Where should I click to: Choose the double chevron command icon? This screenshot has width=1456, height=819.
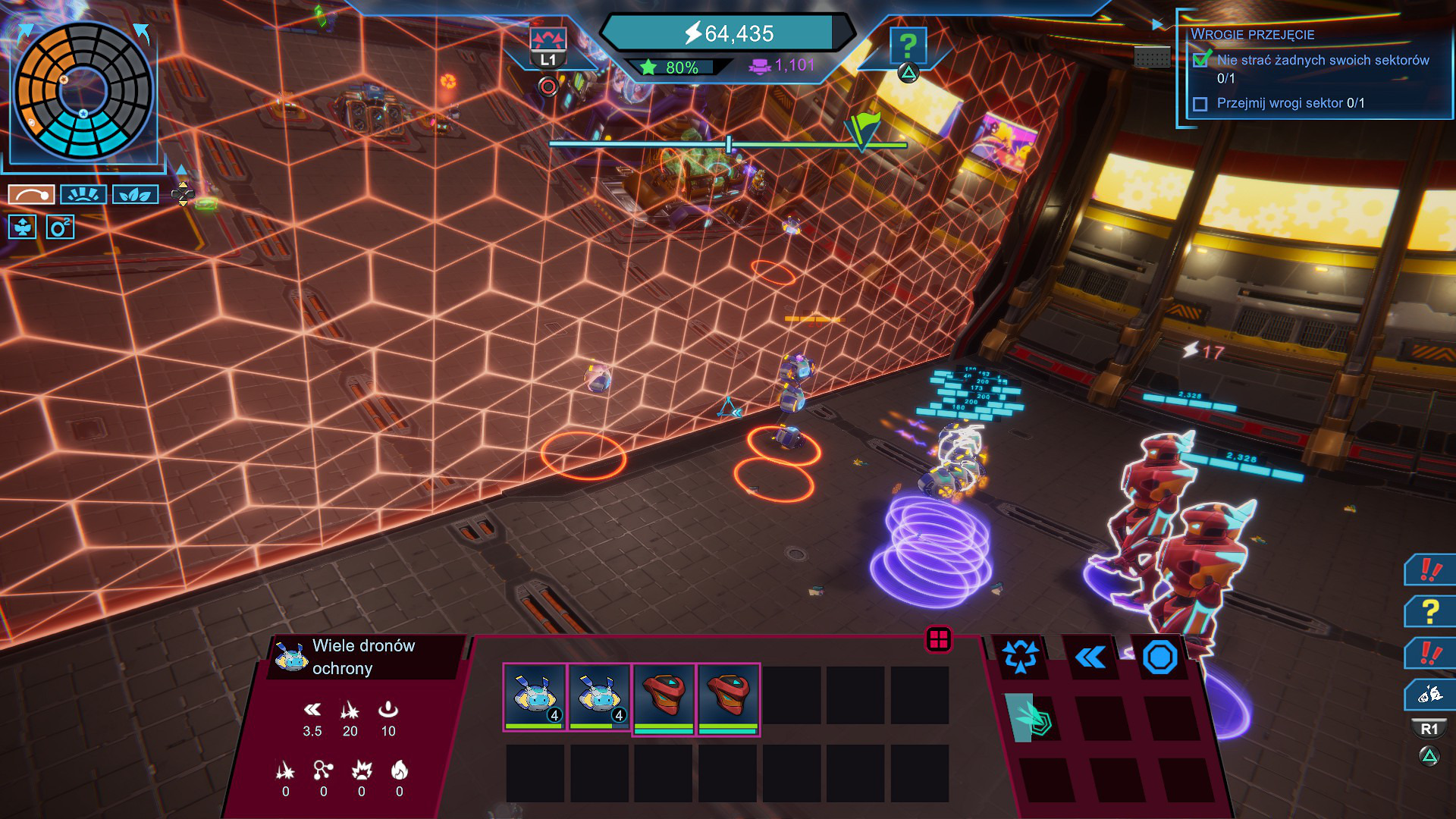pyautogui.click(x=1090, y=657)
